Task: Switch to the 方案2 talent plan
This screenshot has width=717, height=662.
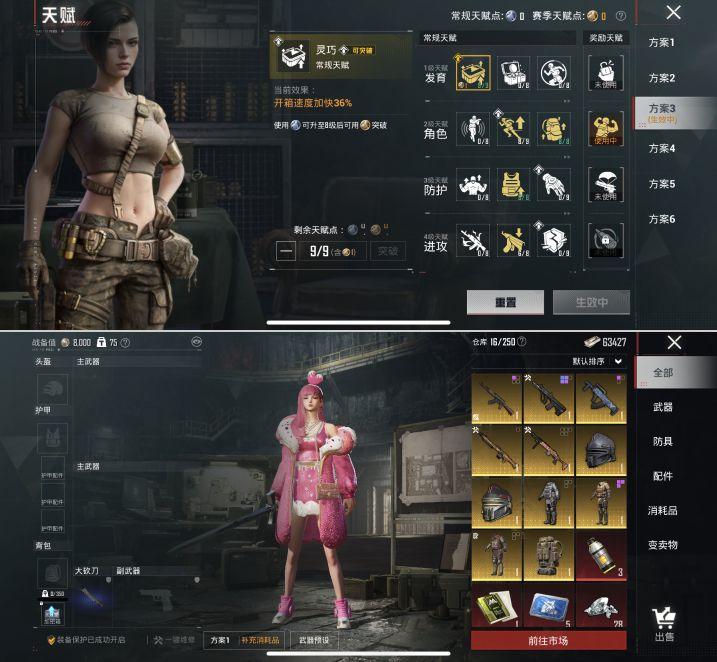Action: (662, 78)
